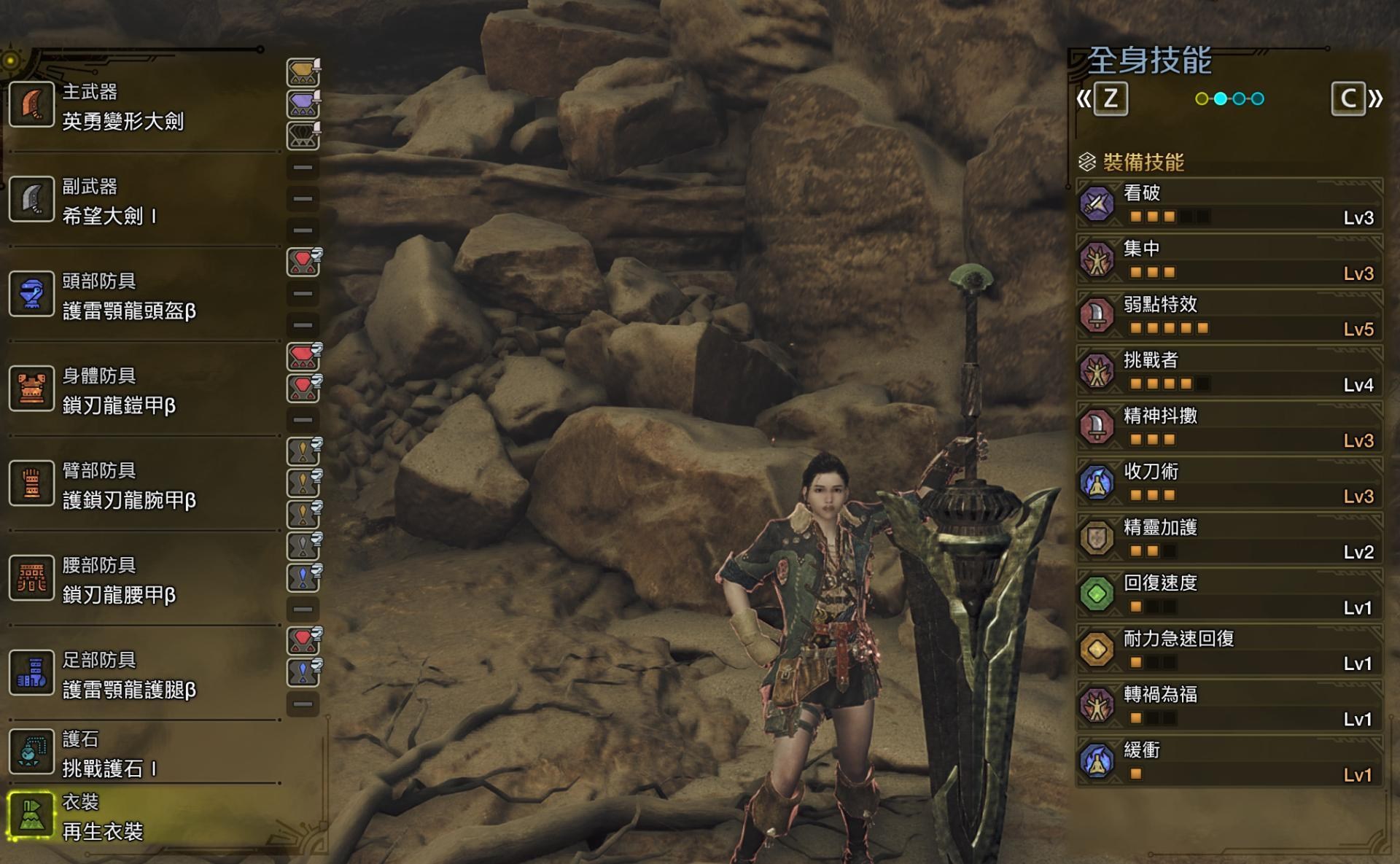Open the 精神抖擻 skill row

[1229, 427]
